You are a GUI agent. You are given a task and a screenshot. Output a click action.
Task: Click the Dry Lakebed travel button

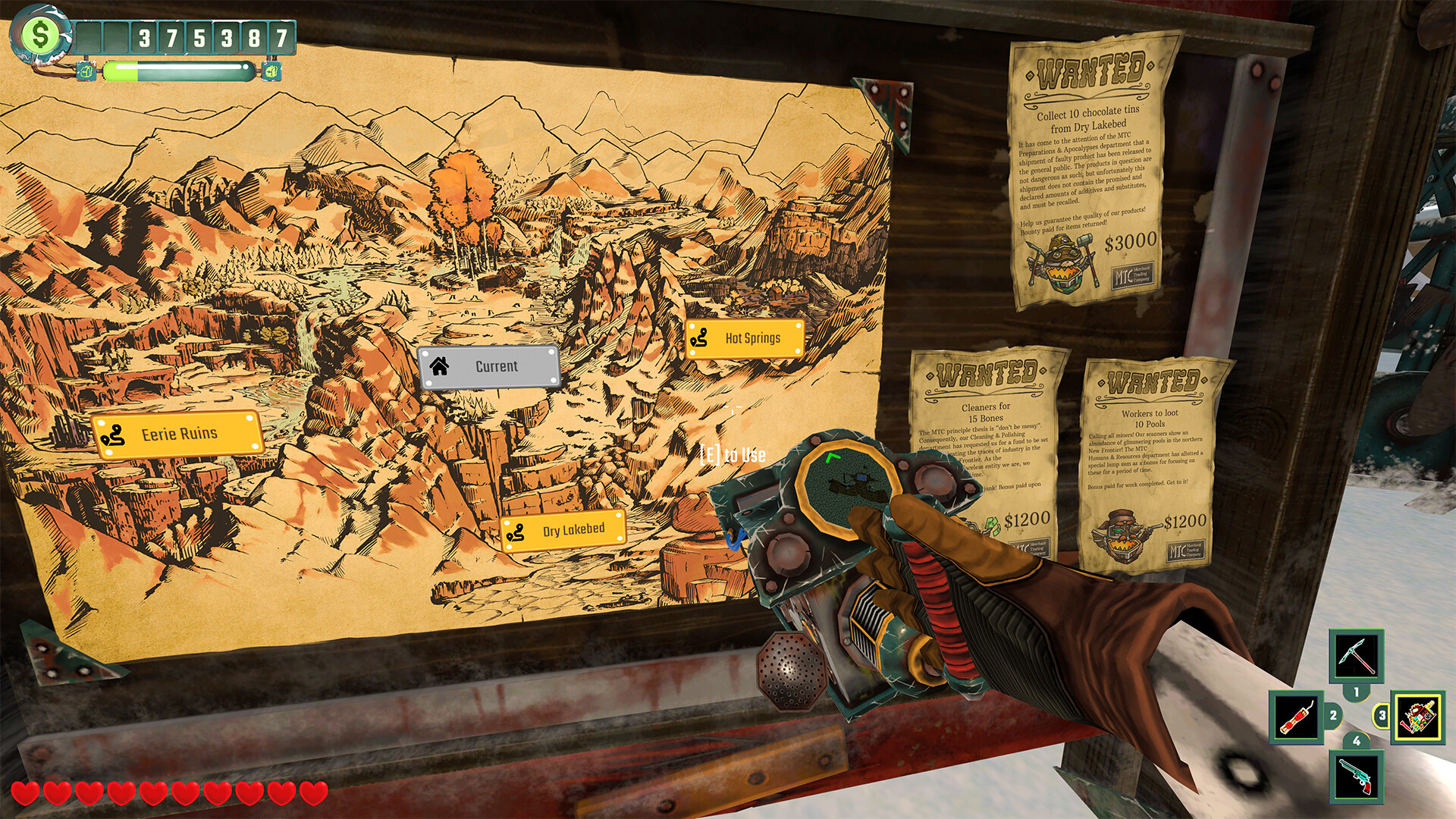tap(565, 532)
